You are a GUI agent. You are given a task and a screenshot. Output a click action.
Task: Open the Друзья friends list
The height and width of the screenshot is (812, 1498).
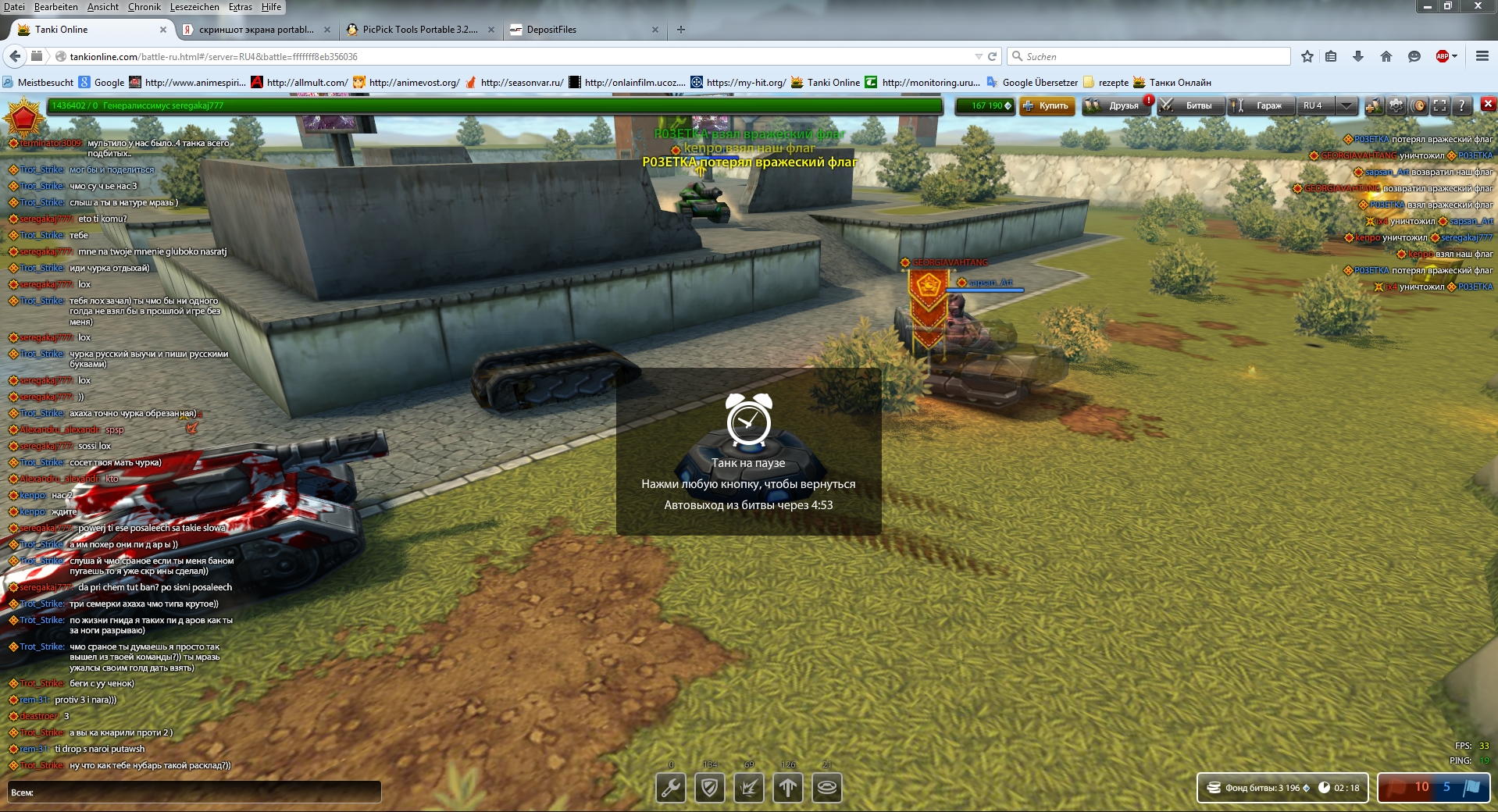(x=1115, y=106)
